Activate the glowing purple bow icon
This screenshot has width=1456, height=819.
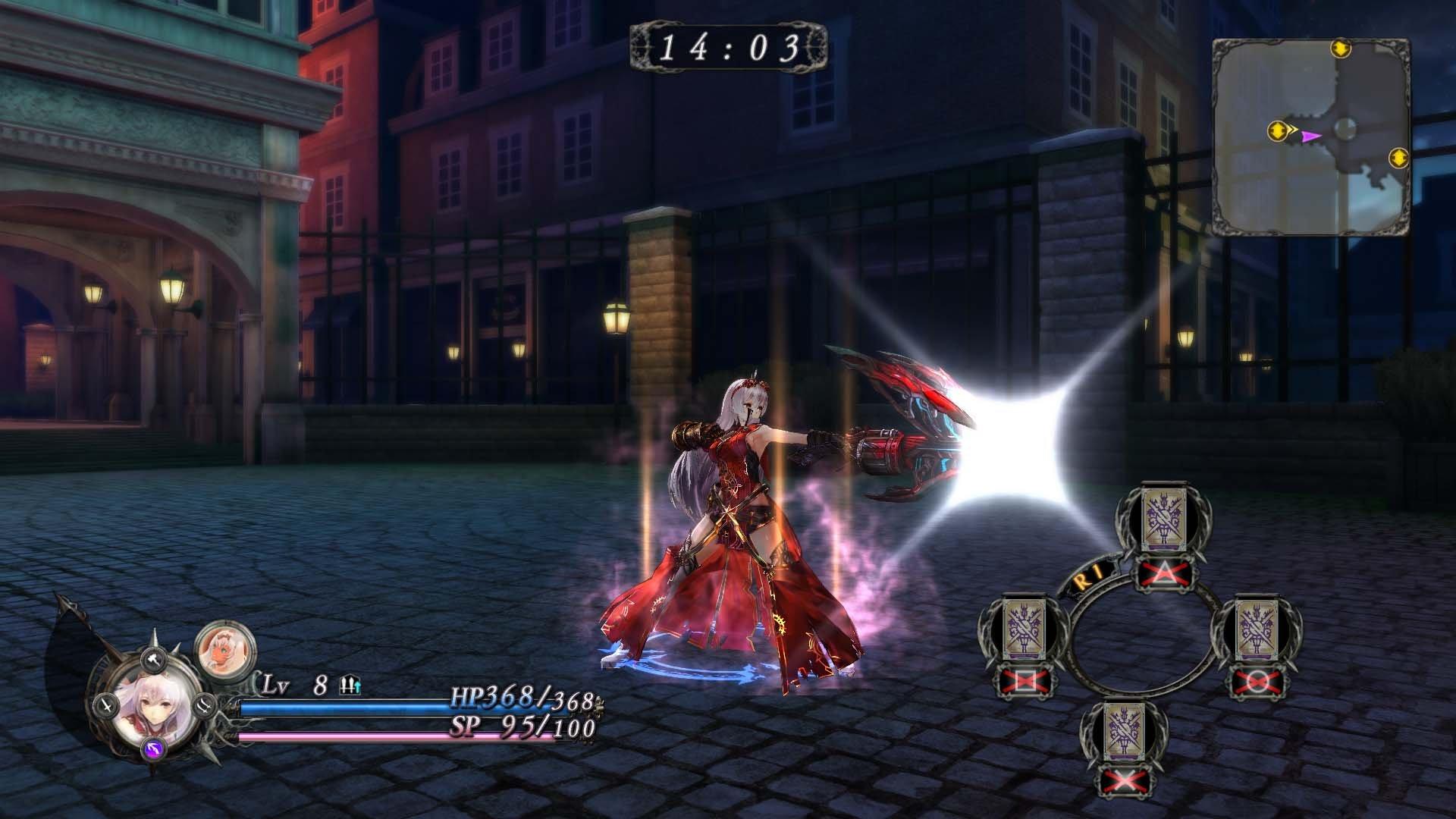153,749
